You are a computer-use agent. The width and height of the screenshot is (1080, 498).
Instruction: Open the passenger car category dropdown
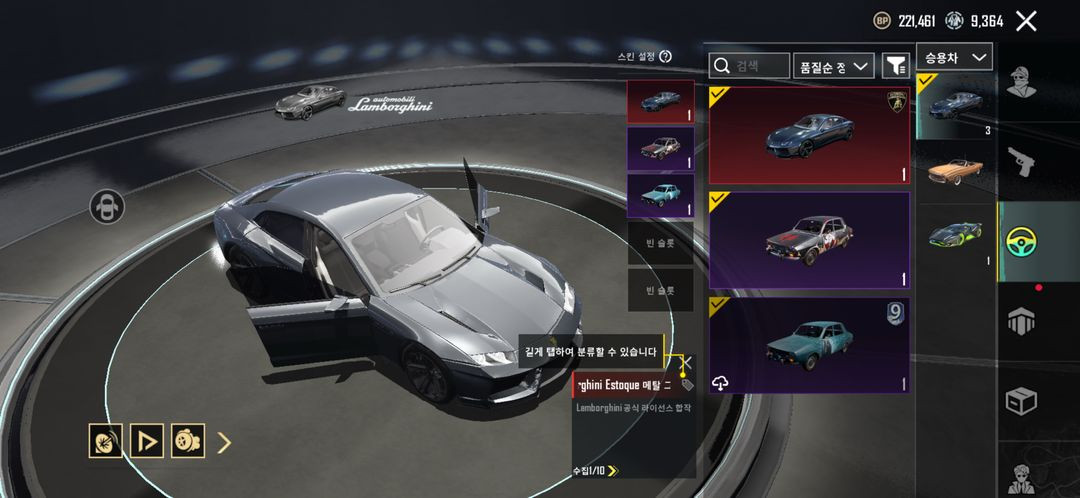[x=954, y=58]
